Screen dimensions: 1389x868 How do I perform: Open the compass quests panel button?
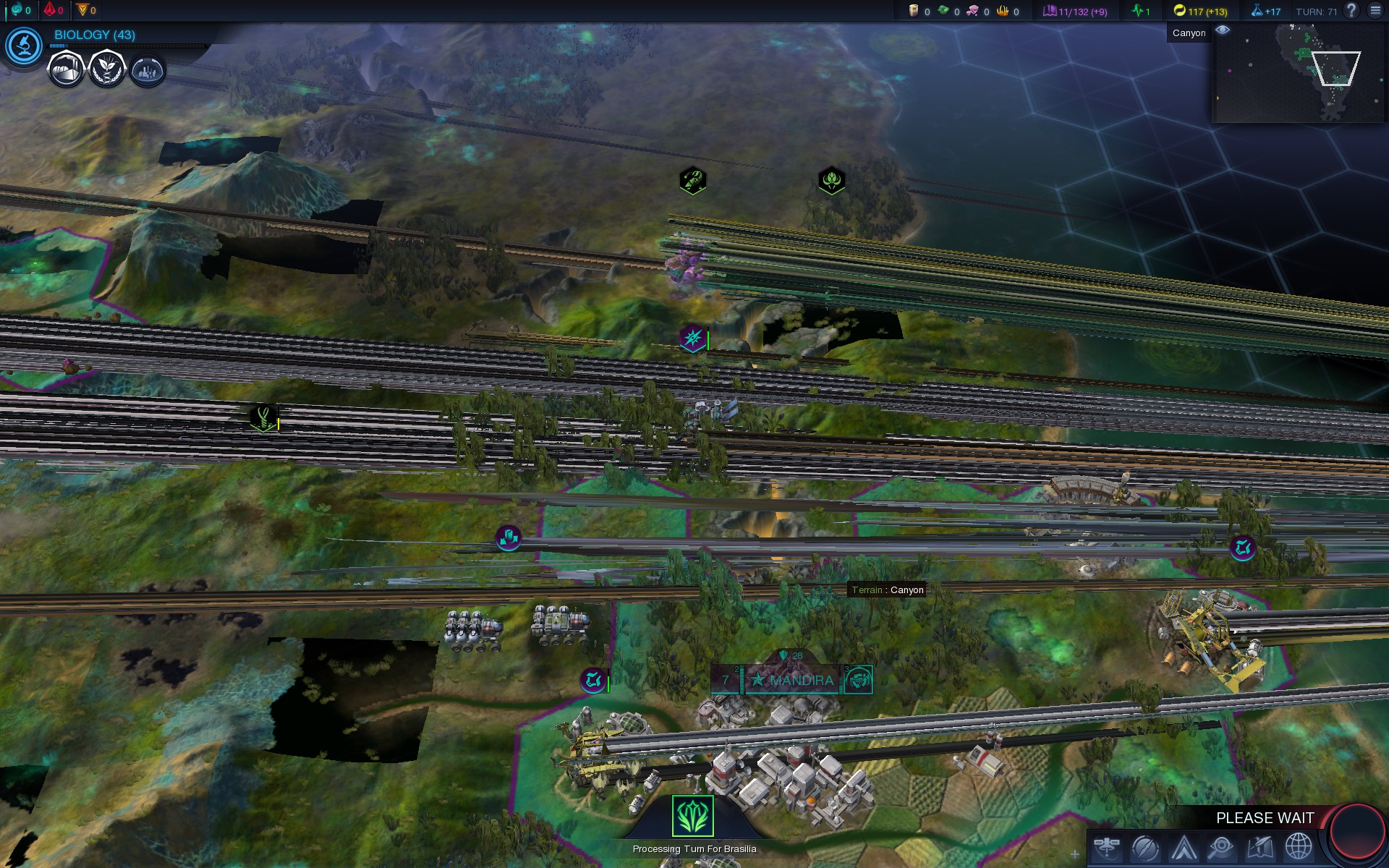coord(1145,847)
